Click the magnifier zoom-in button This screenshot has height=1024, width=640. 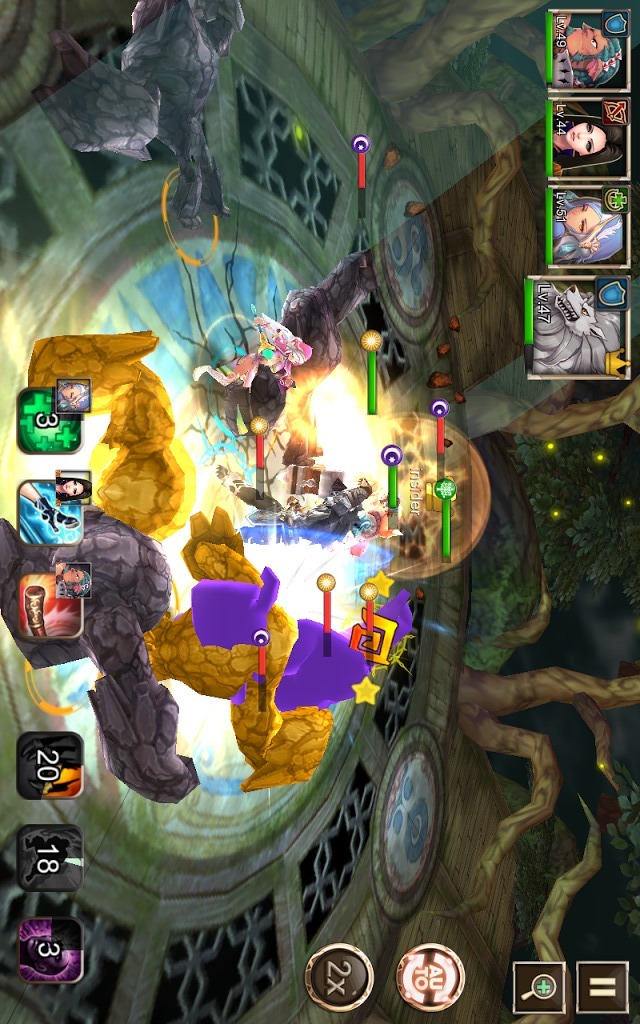[x=539, y=988]
